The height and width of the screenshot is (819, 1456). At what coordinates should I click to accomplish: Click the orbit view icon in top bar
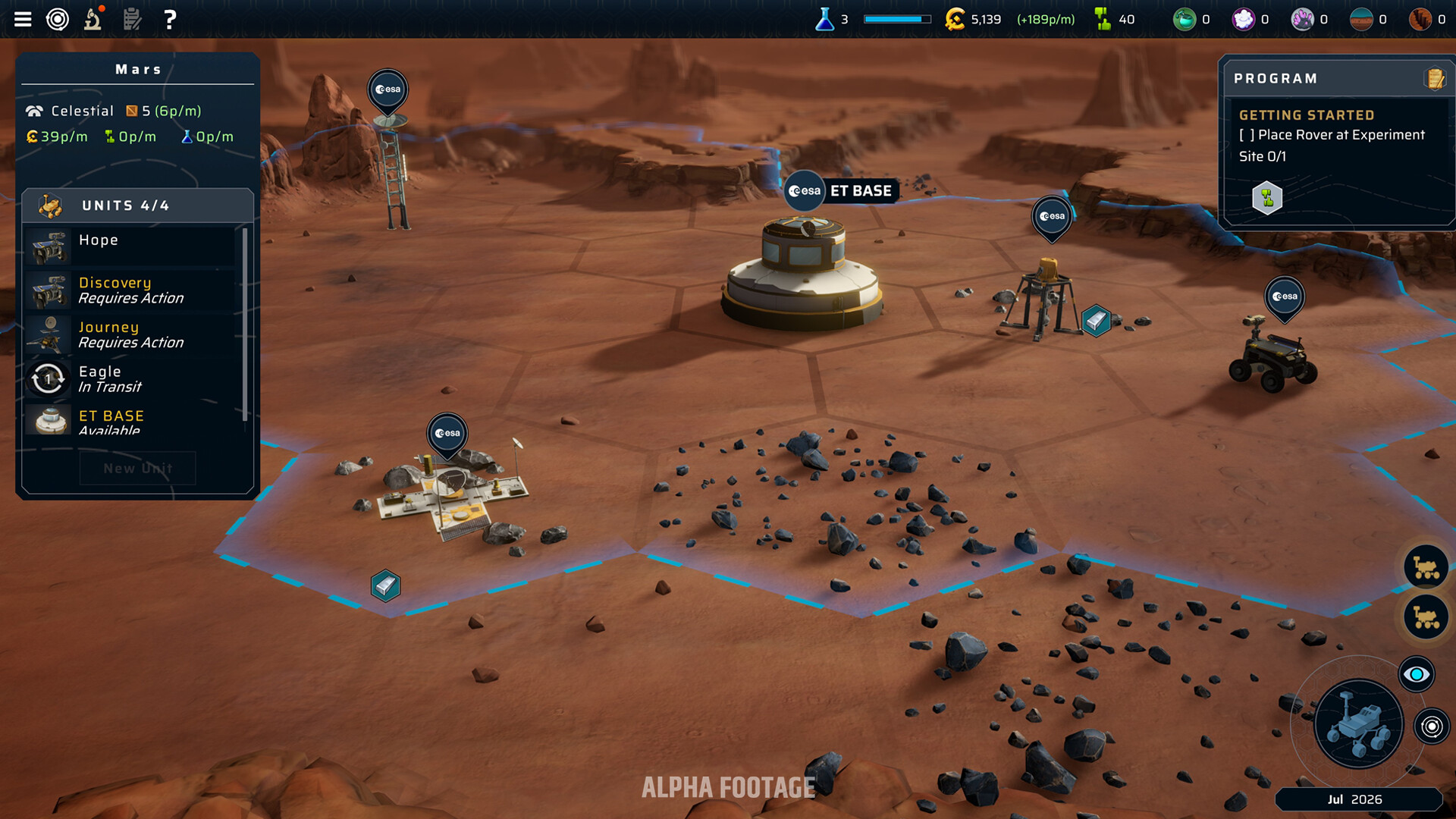click(58, 19)
